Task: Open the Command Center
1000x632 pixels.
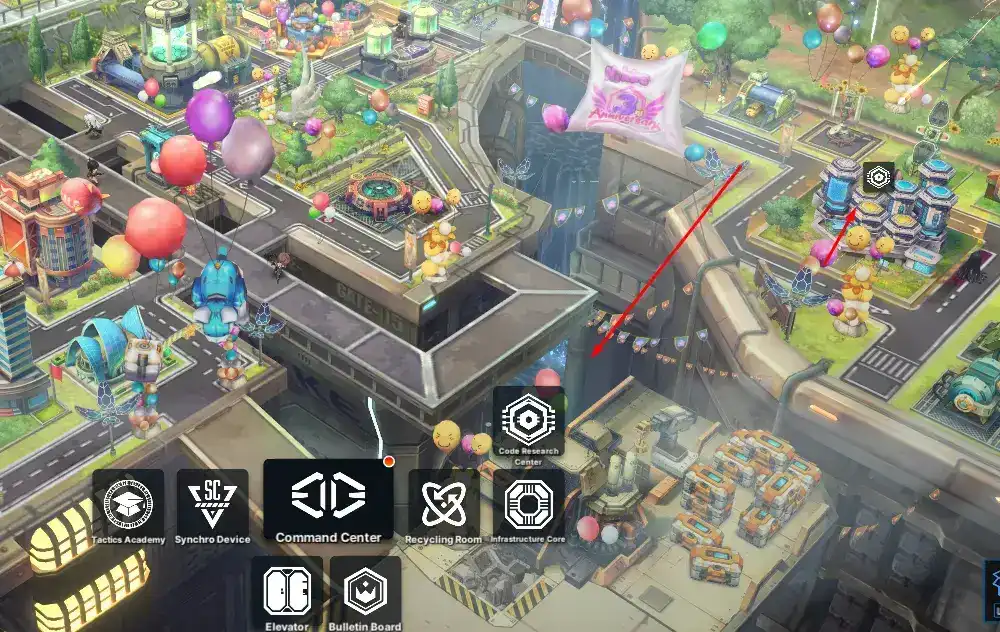Action: (328, 499)
